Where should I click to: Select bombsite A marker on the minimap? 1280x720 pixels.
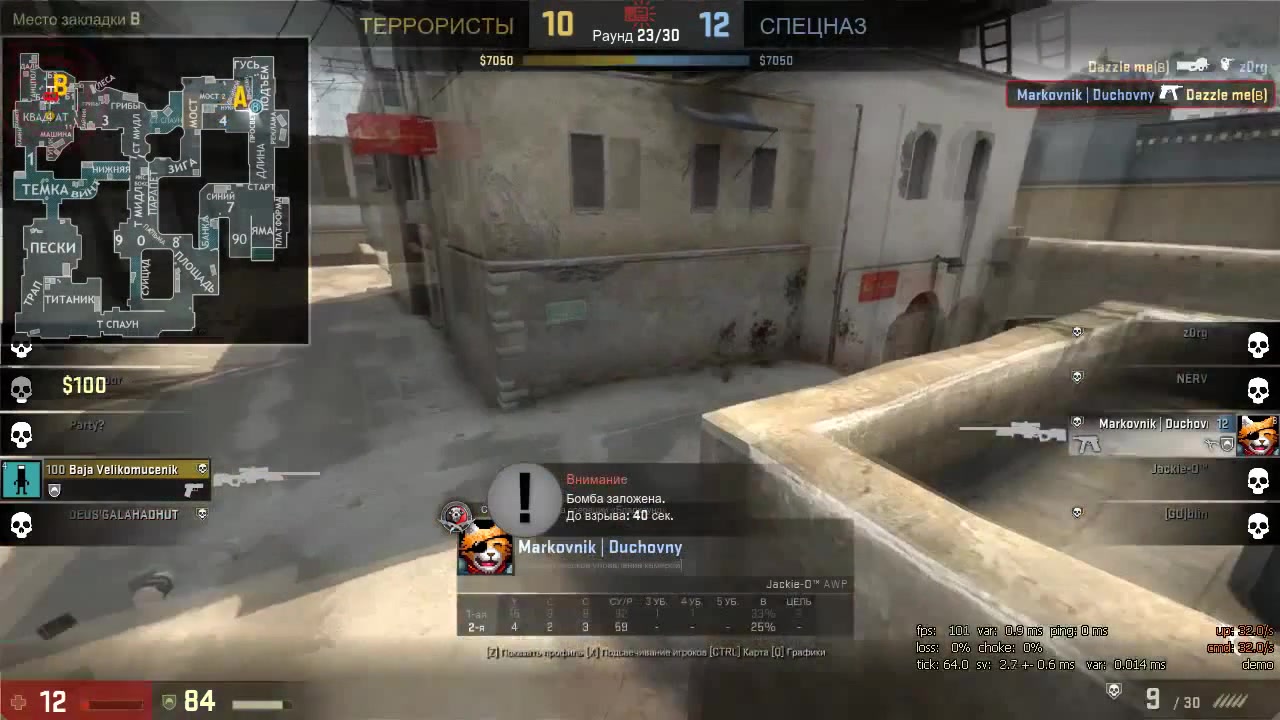point(238,97)
